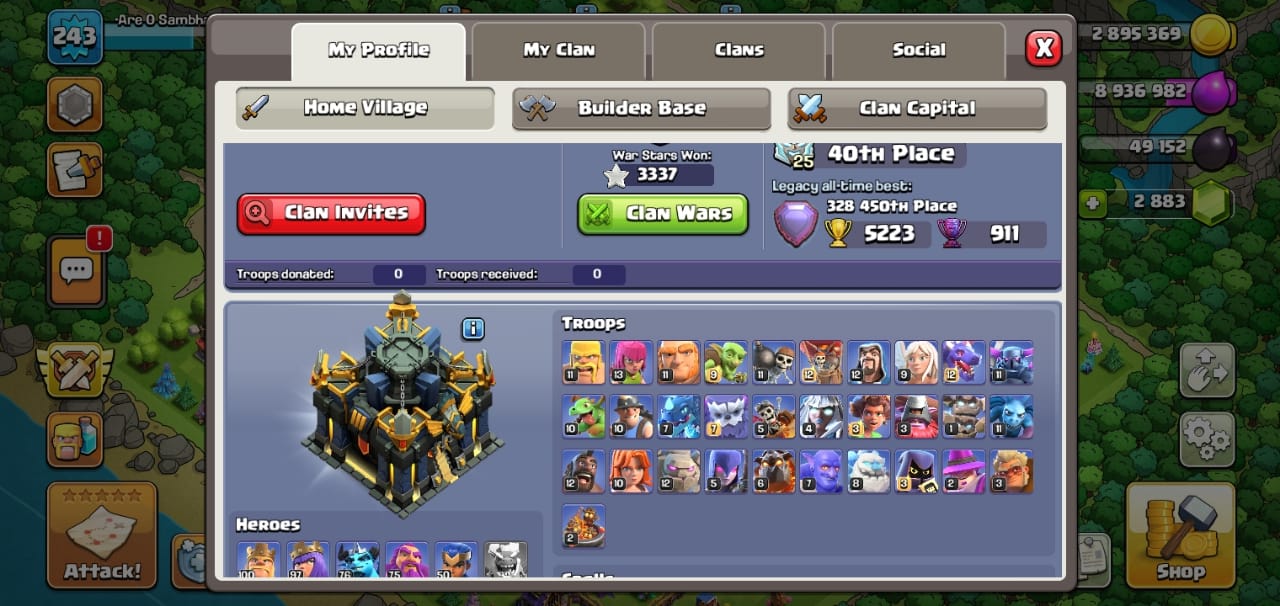This screenshot has width=1280, height=606.
Task: Open the settings gear
Action: (x=1207, y=438)
